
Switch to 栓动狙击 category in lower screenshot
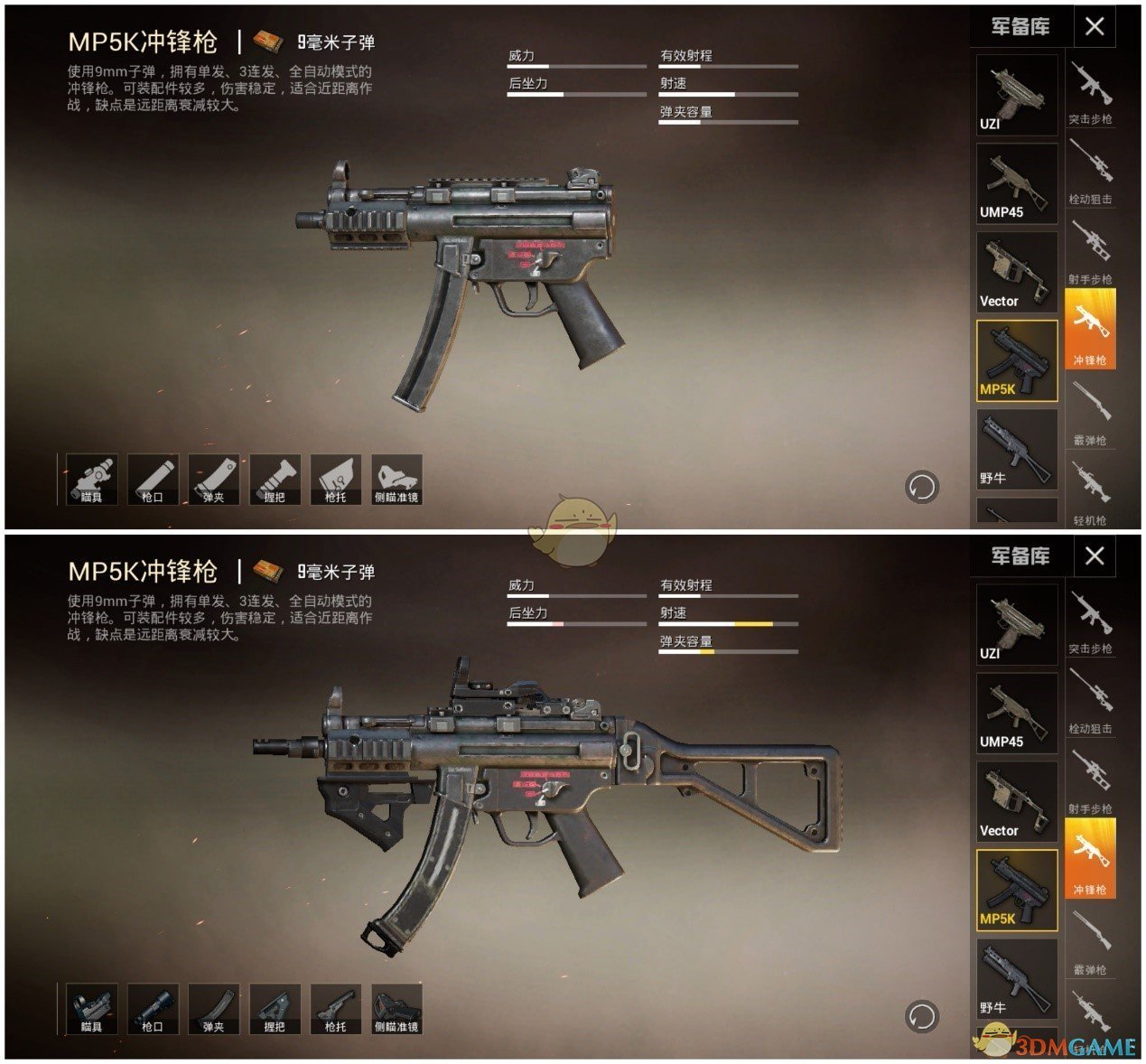[x=1090, y=701]
